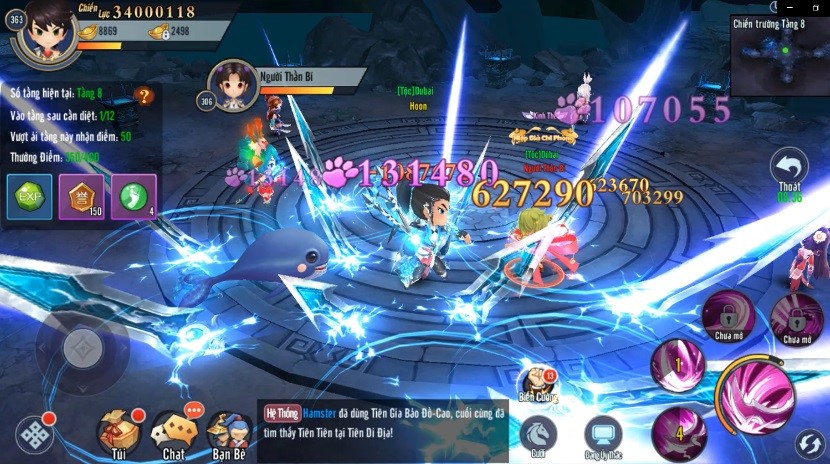Activate the skill showing cooldown 4
The width and height of the screenshot is (830, 464).
[x=680, y=432]
